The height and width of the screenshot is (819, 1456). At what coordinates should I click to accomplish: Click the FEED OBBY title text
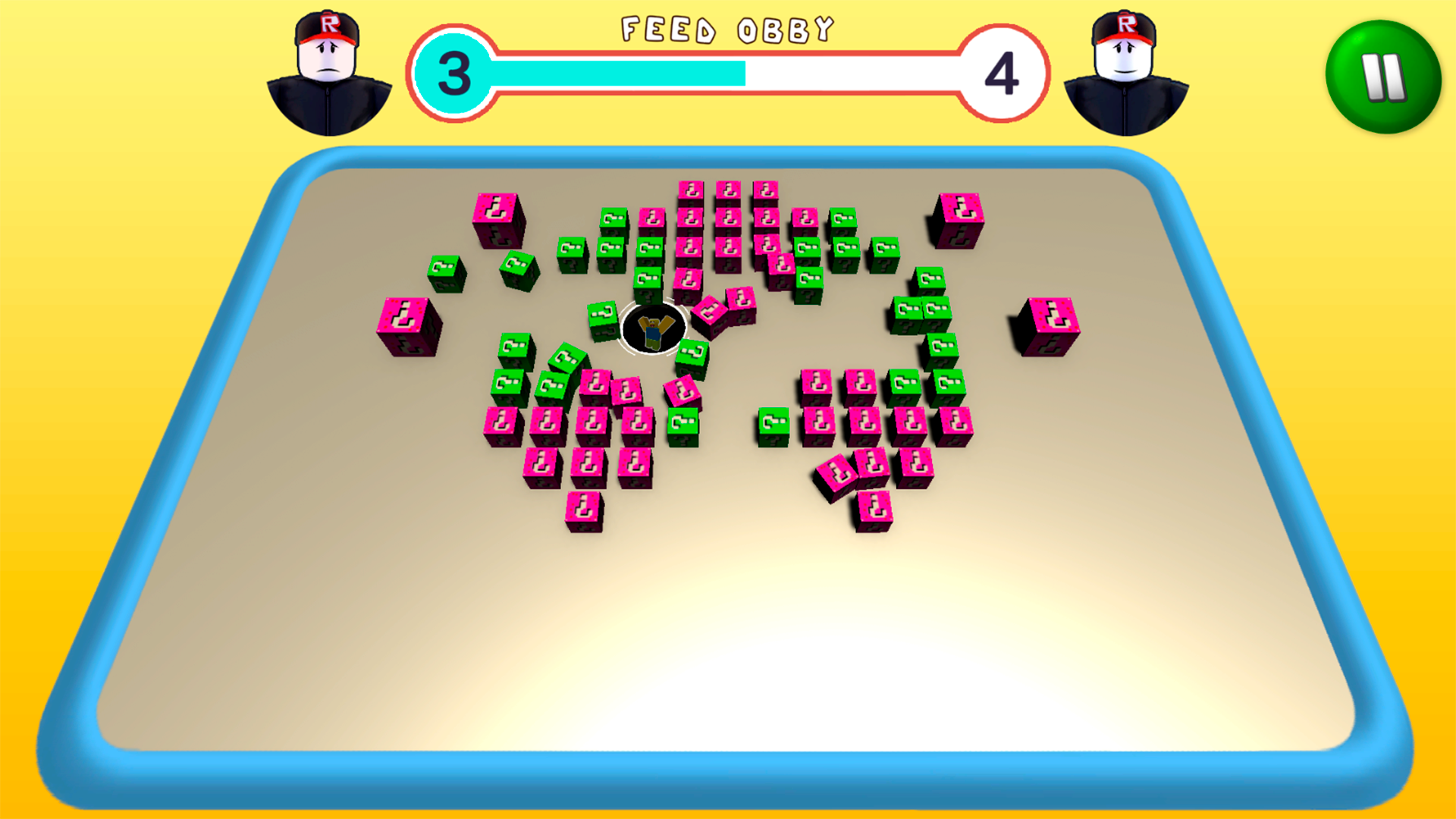click(726, 30)
